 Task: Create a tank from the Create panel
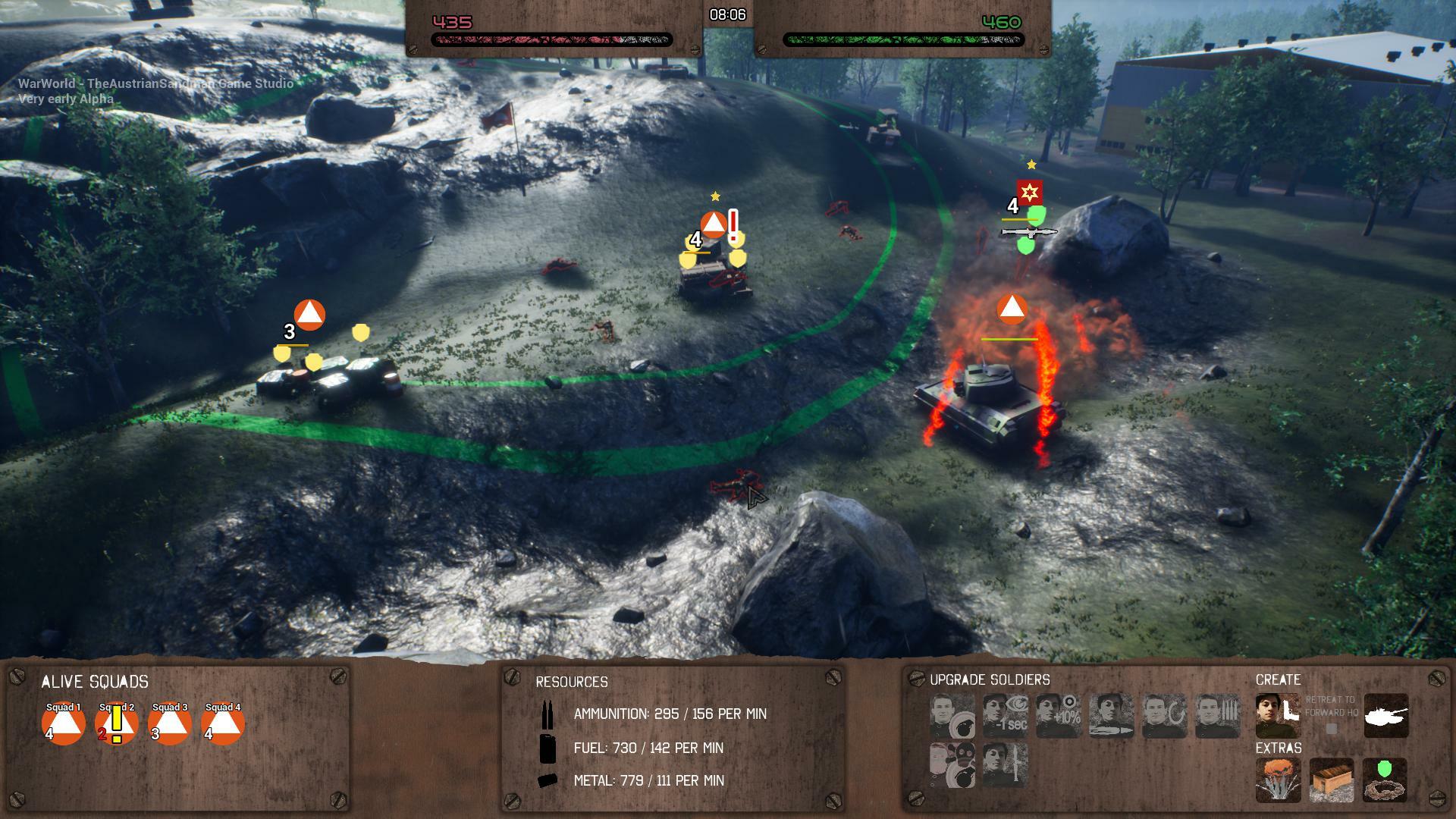(x=1387, y=717)
